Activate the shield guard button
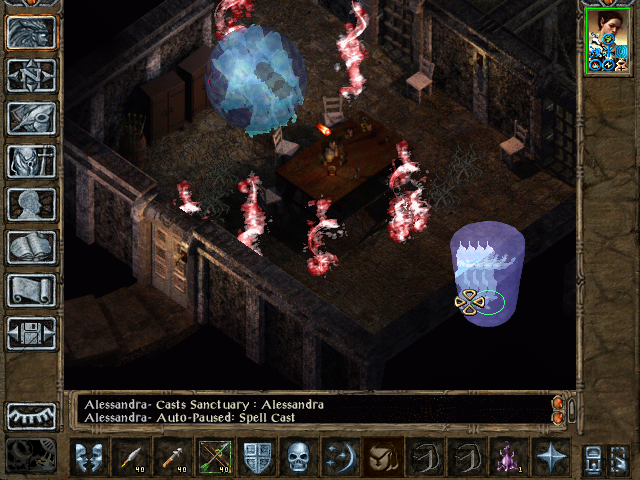 [256, 457]
